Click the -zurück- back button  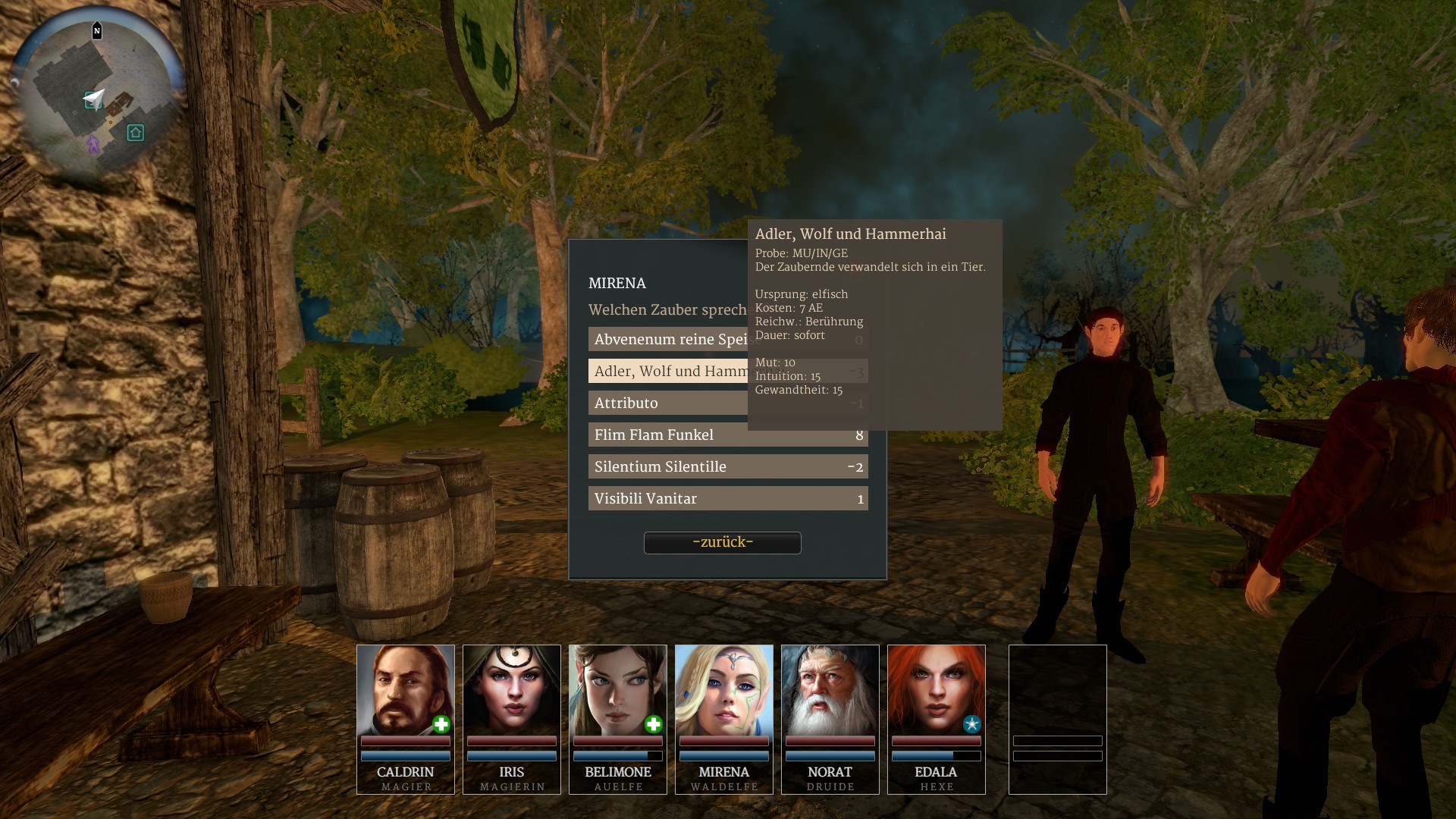coord(722,543)
